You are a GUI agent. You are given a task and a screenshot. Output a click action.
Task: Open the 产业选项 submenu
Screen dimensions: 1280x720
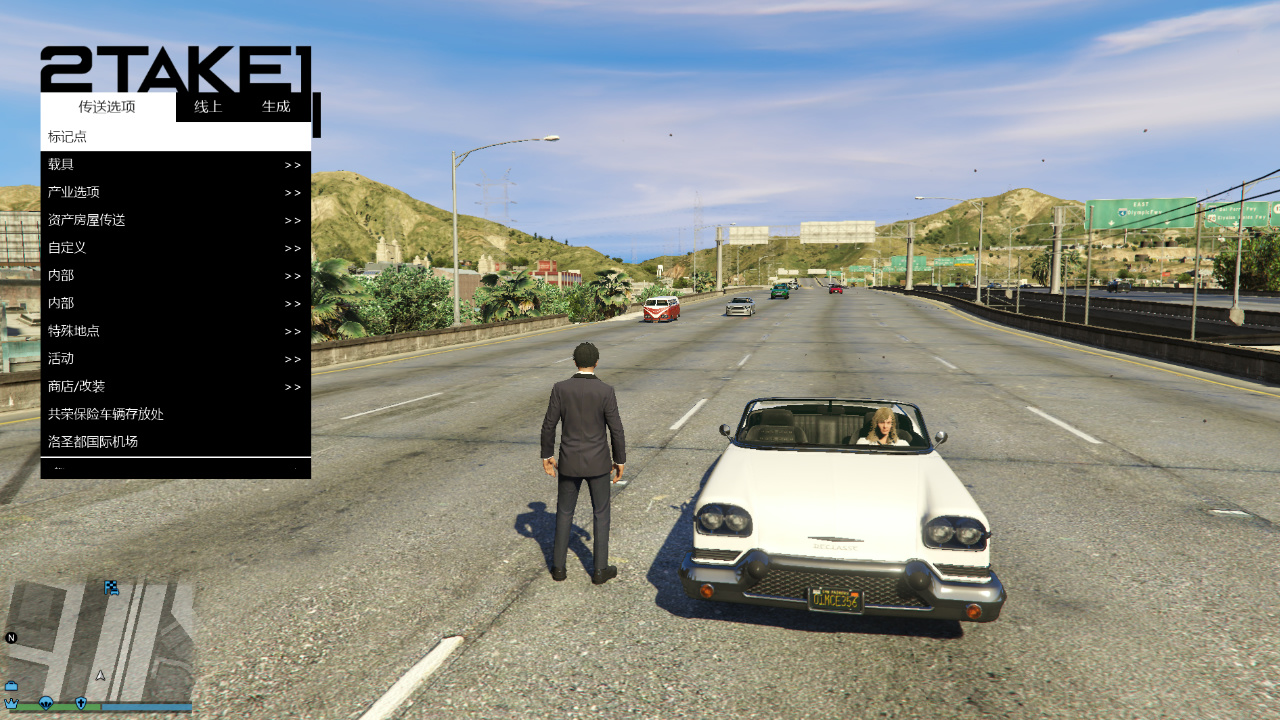(x=175, y=193)
